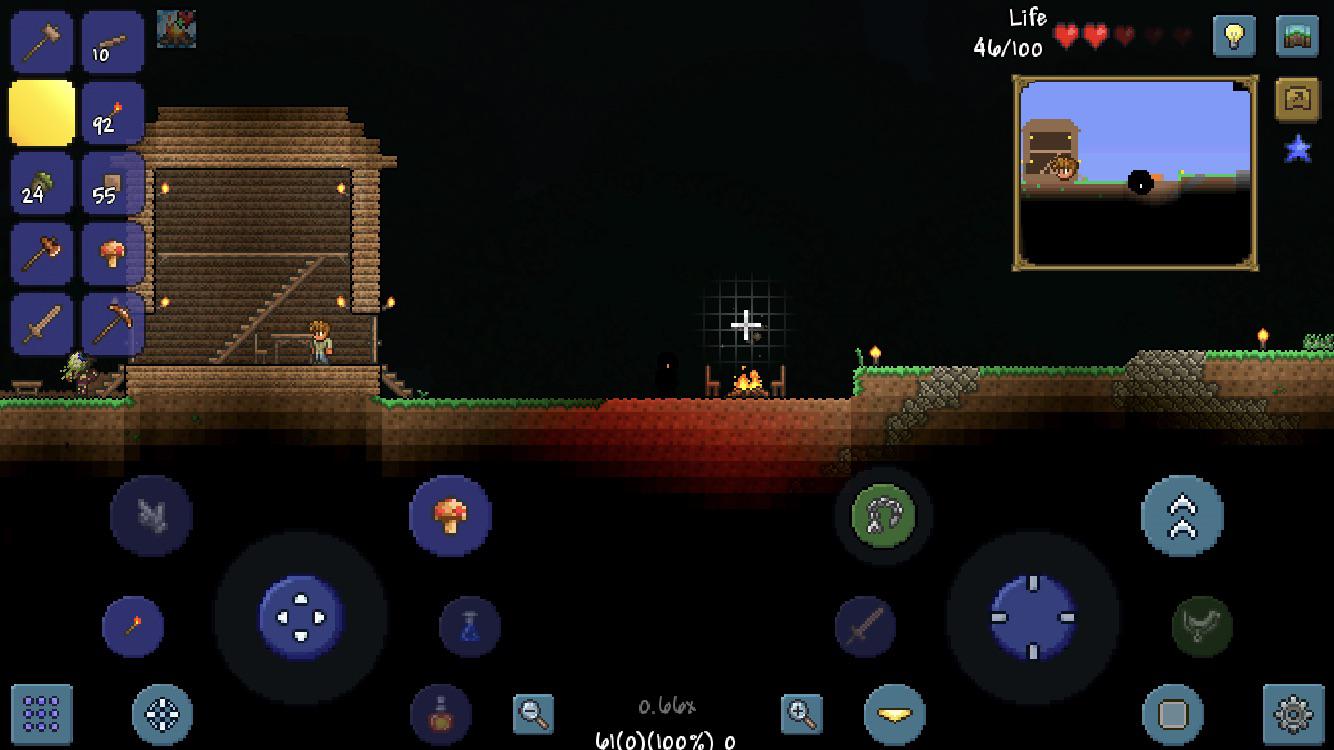Open the minimap shortcut arrow button
Viewport: 1334px width, 750px height.
click(x=1297, y=100)
